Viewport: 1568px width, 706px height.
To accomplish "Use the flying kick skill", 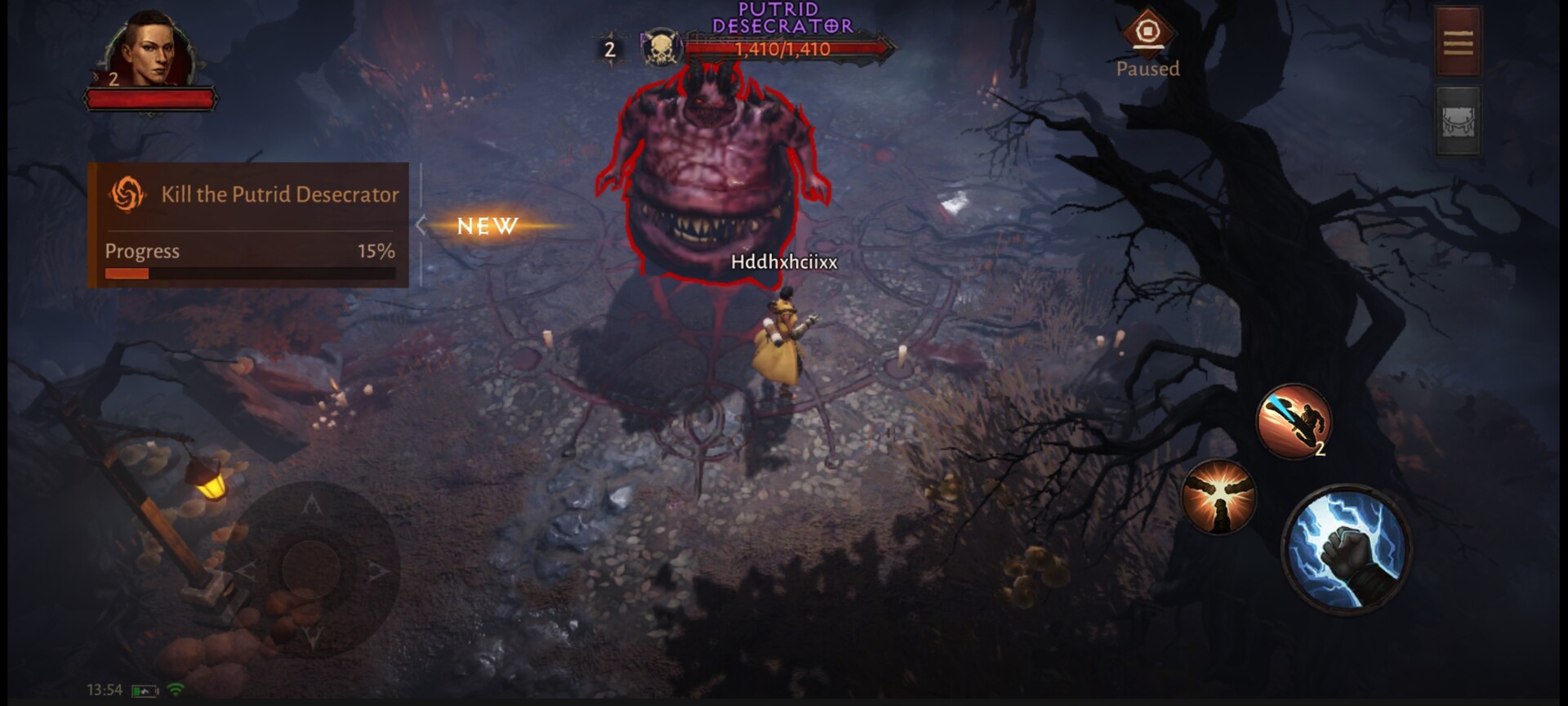I will coord(1294,422).
